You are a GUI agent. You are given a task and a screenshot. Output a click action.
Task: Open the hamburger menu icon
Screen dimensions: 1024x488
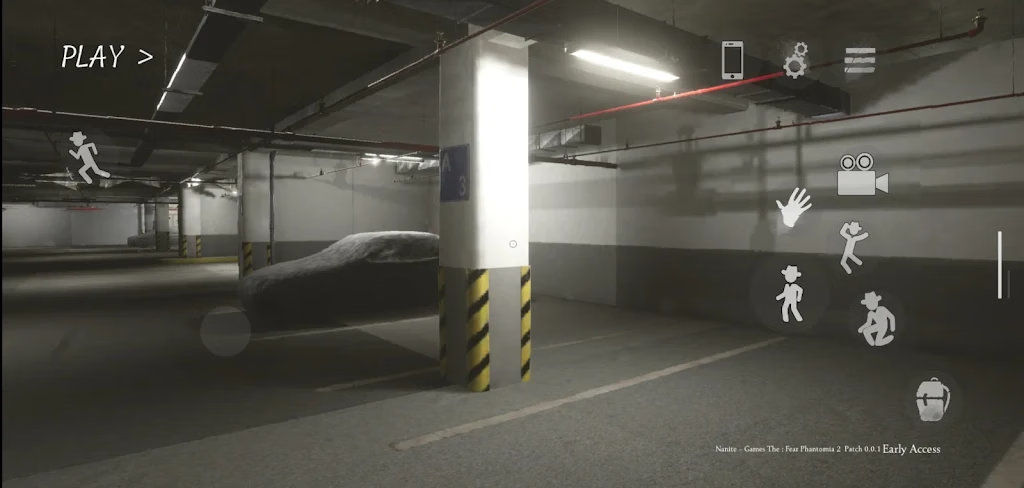859,61
